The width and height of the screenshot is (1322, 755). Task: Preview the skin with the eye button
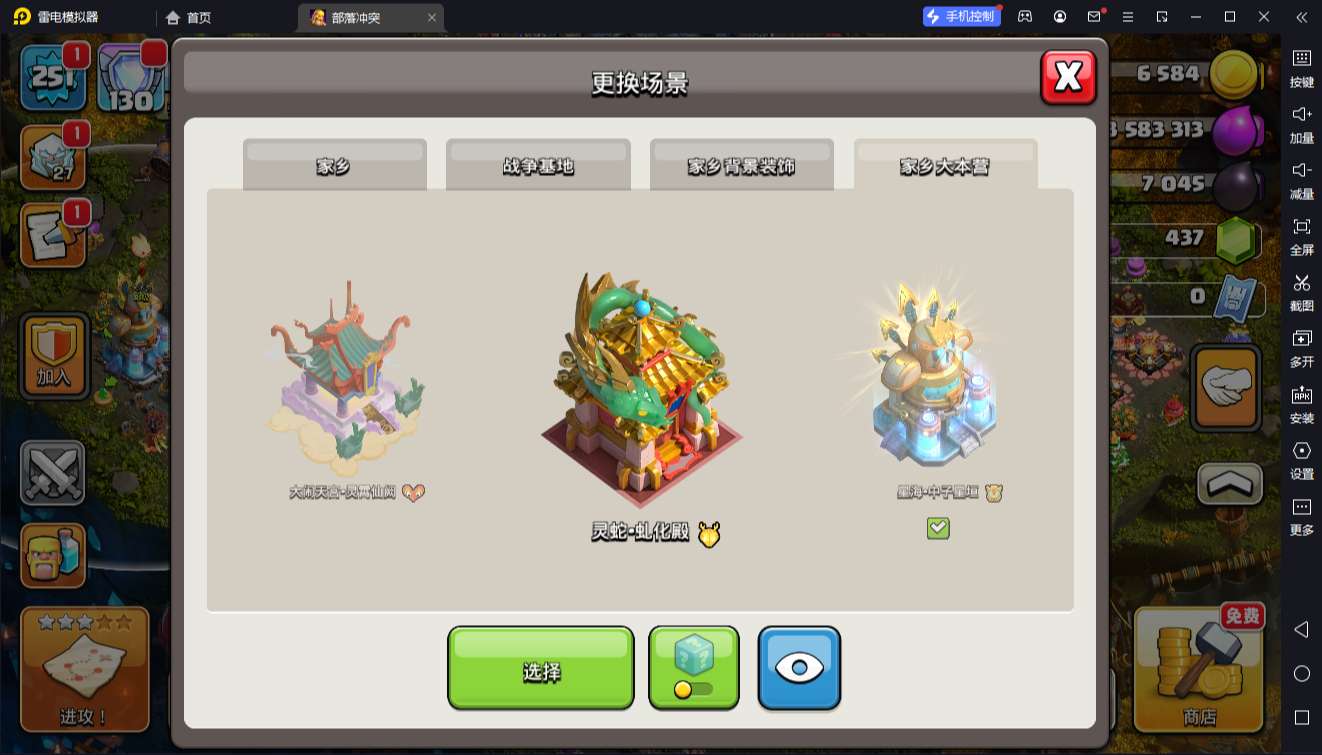coord(799,668)
